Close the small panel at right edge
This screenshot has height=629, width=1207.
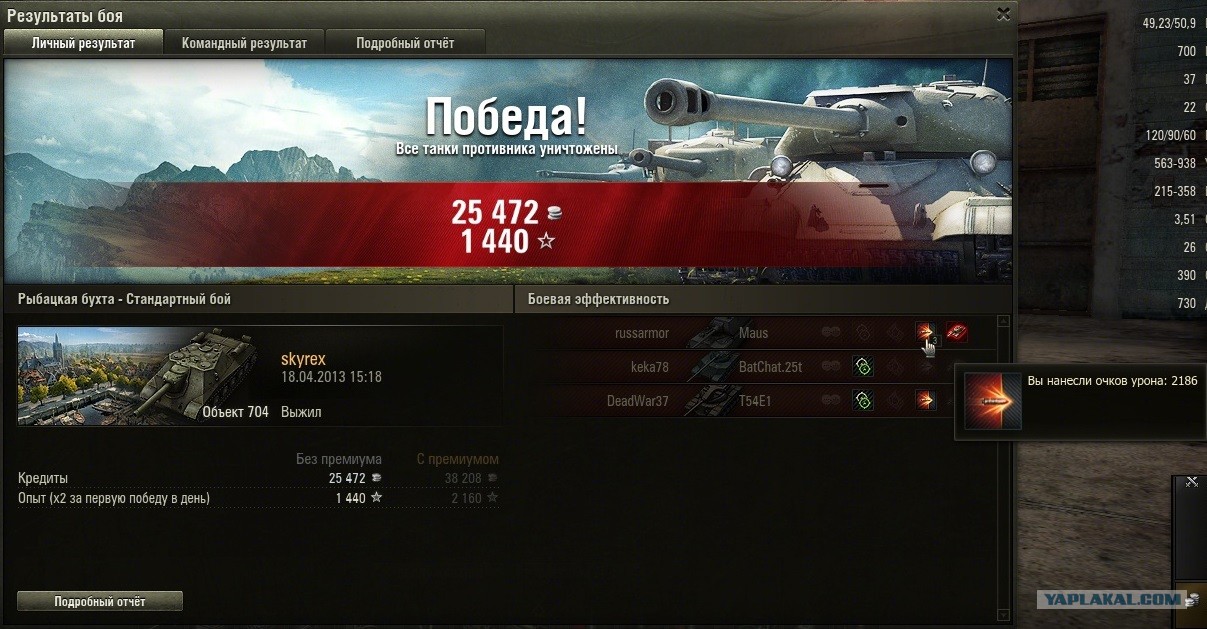coord(1191,482)
